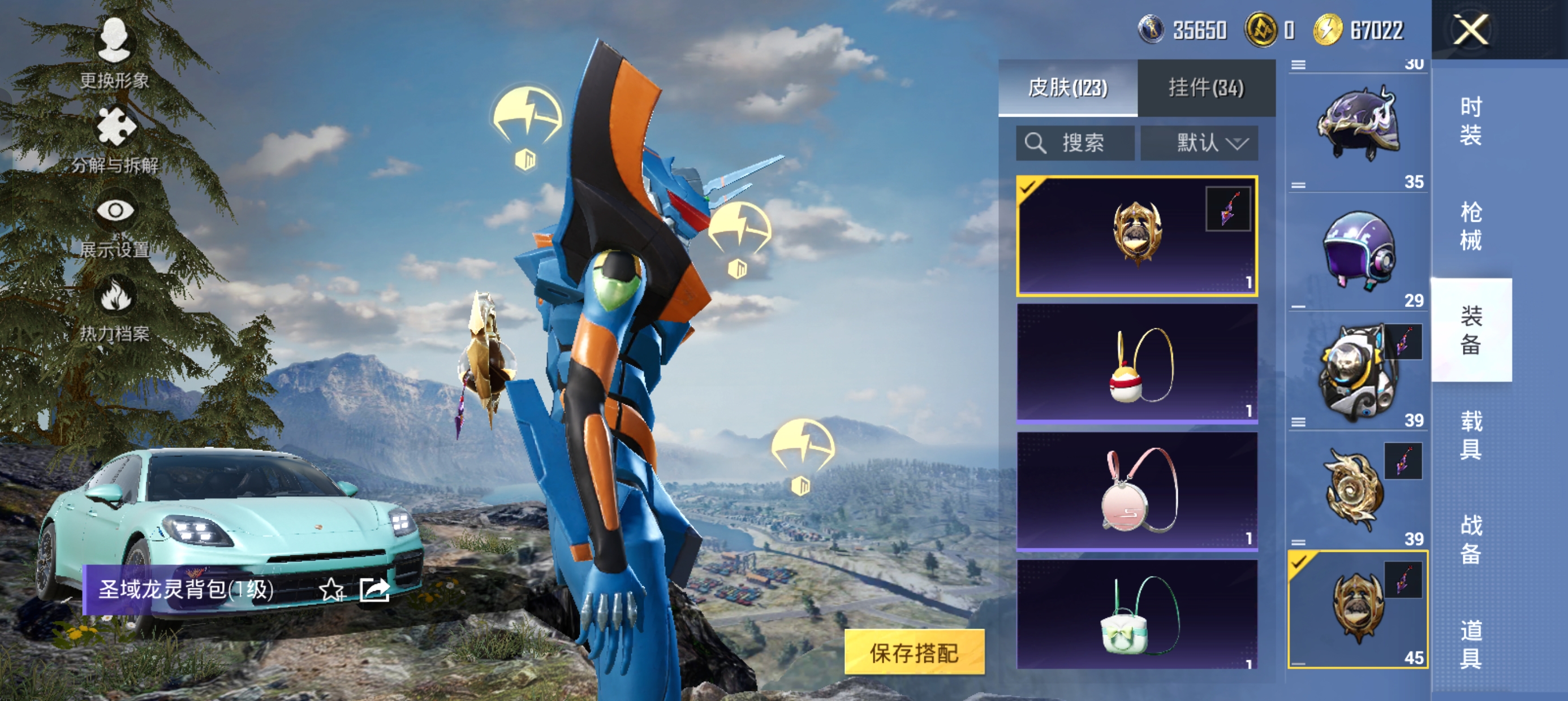Screen dimensions: 1568x701
Task: Switch to the 皮肤(123) skins tab
Action: [1067, 88]
